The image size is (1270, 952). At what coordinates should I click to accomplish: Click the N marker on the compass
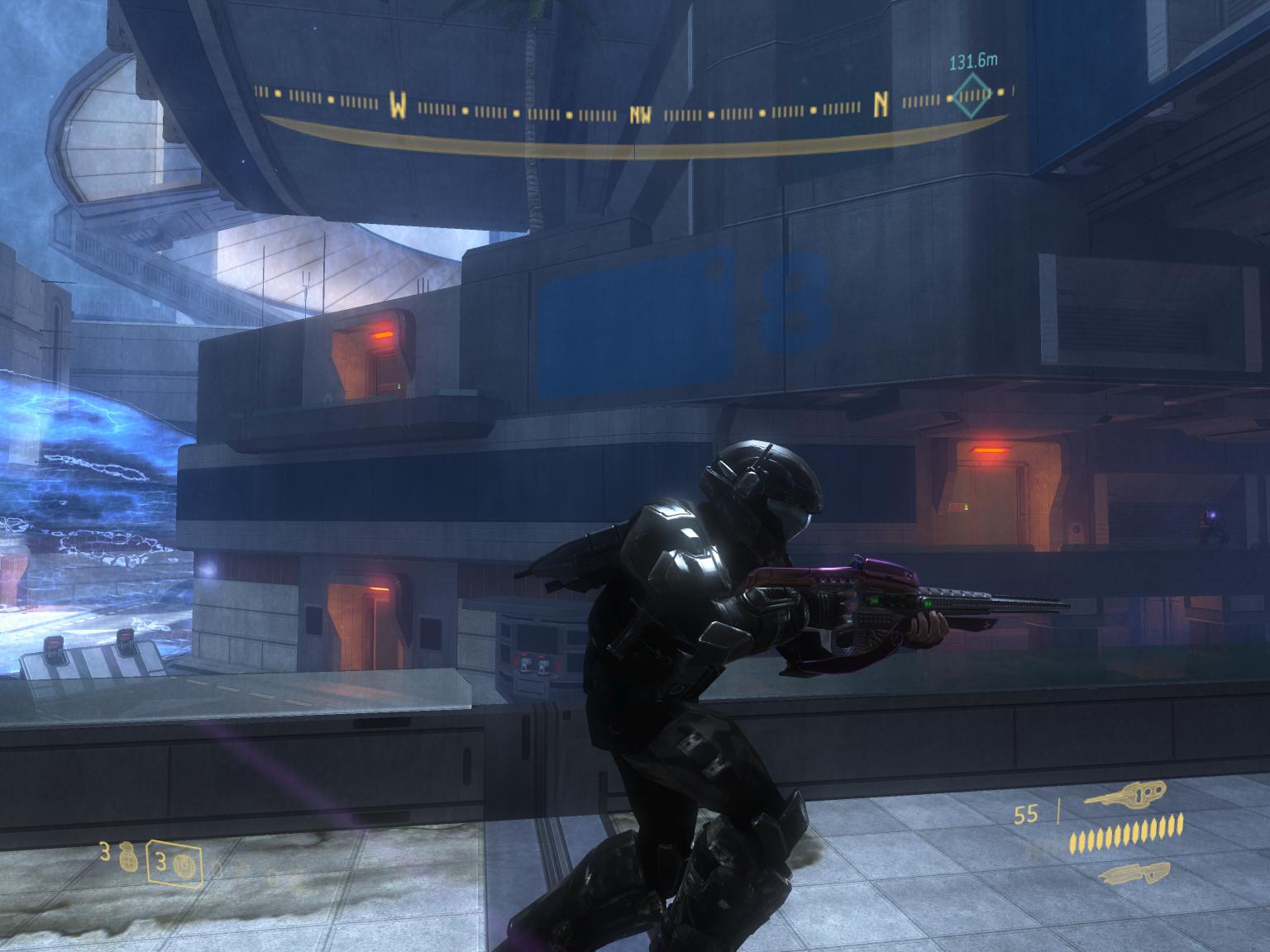click(x=881, y=103)
